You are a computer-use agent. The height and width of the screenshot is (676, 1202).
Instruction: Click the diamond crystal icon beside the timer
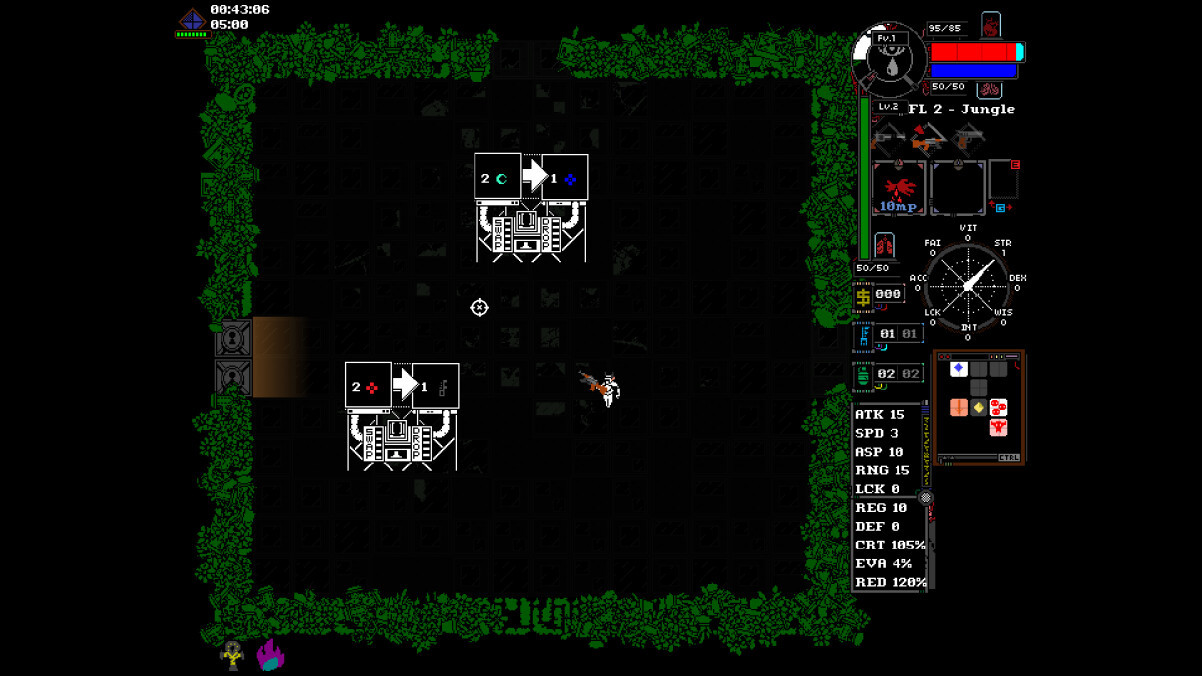[x=192, y=19]
